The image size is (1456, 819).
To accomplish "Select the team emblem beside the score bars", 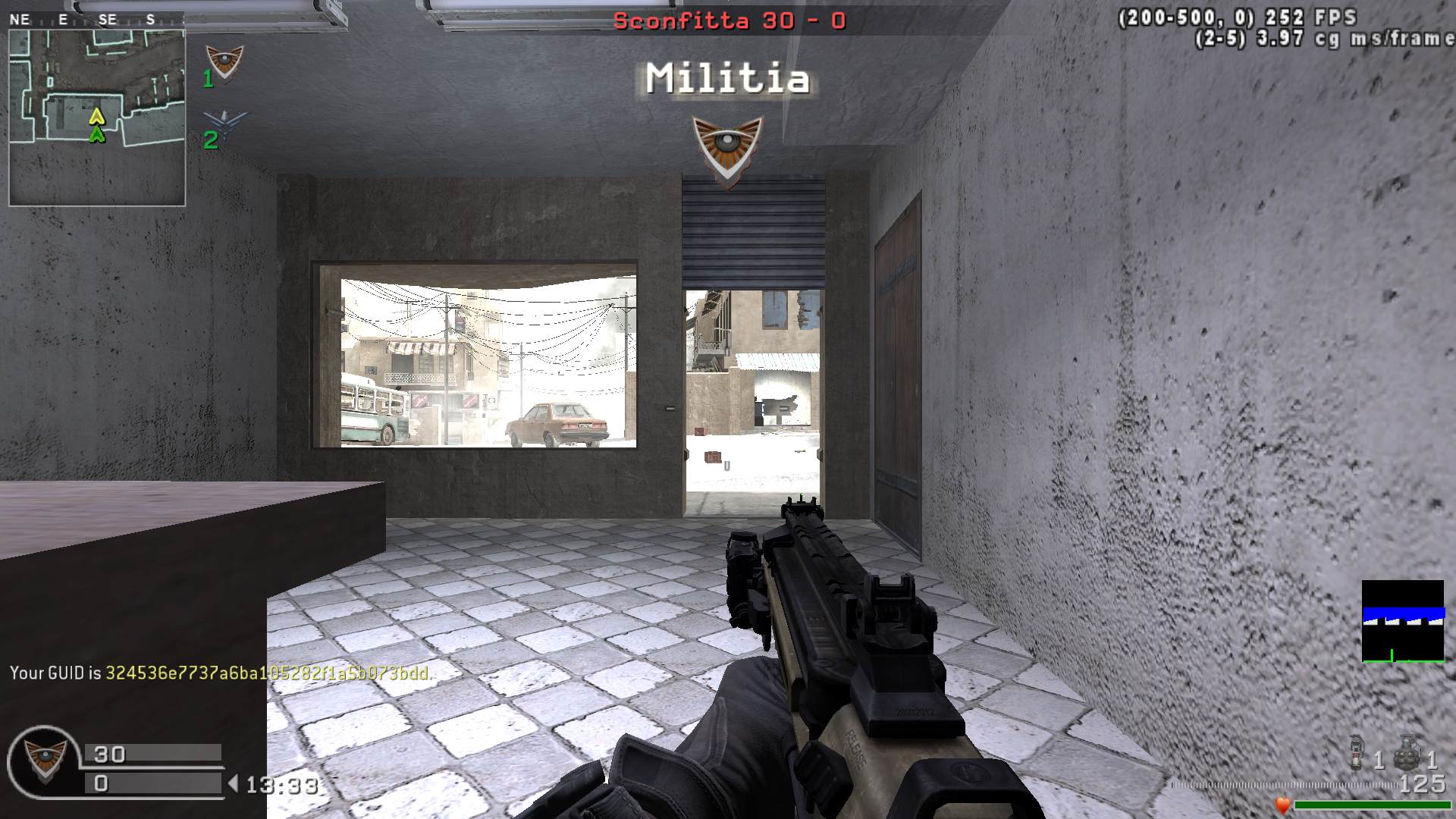I will coord(44,761).
